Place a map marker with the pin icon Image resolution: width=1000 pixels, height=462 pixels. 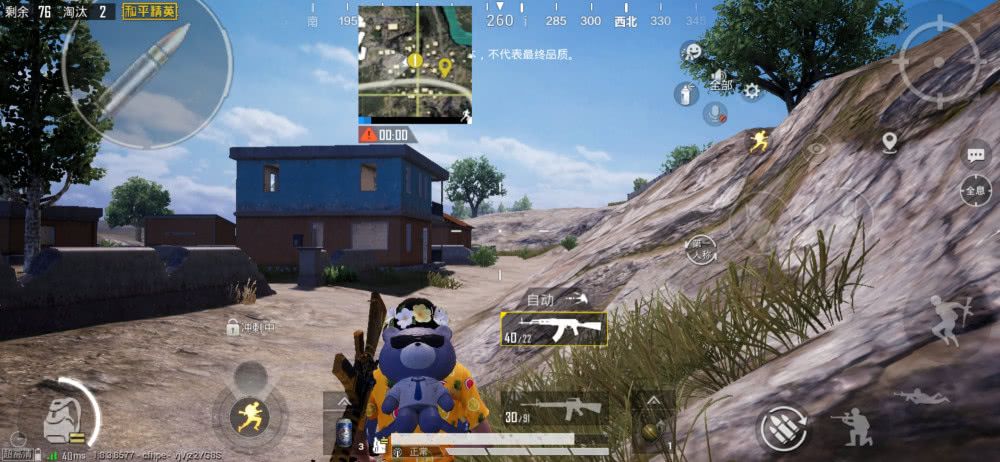(890, 142)
